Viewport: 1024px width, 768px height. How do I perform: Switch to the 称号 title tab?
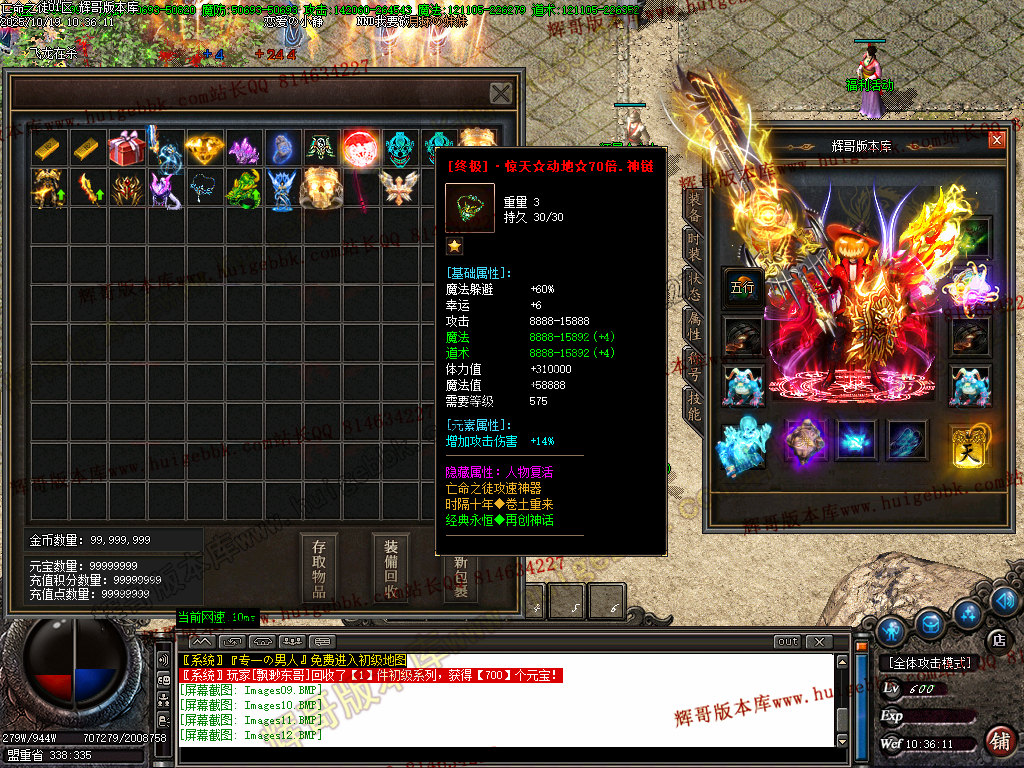coord(693,363)
